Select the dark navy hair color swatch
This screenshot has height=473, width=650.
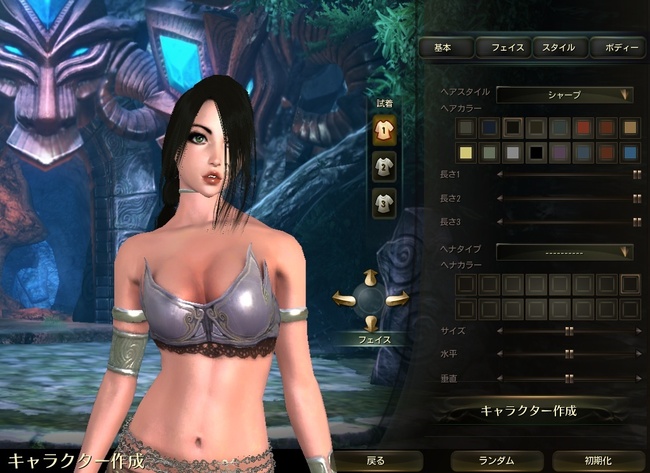tap(488, 127)
